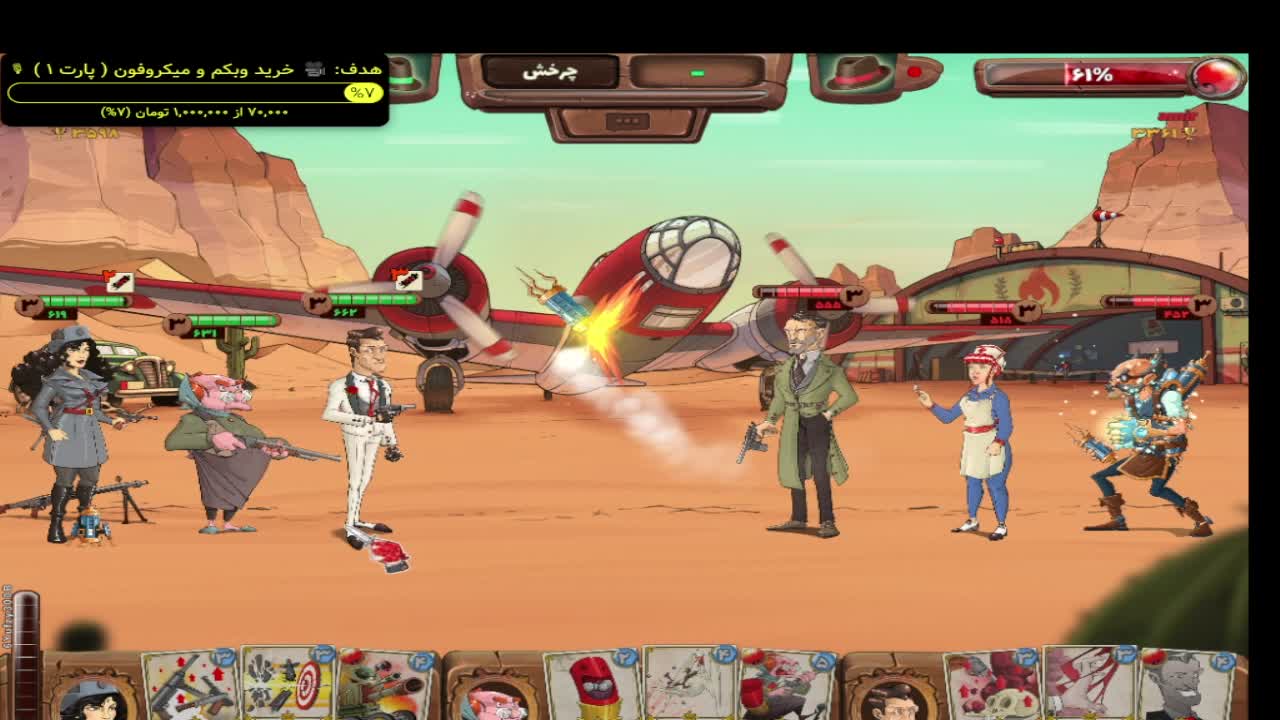This screenshot has height=720, width=1280.
Task: Open the chat bubble button below the top panel
Action: tap(627, 122)
